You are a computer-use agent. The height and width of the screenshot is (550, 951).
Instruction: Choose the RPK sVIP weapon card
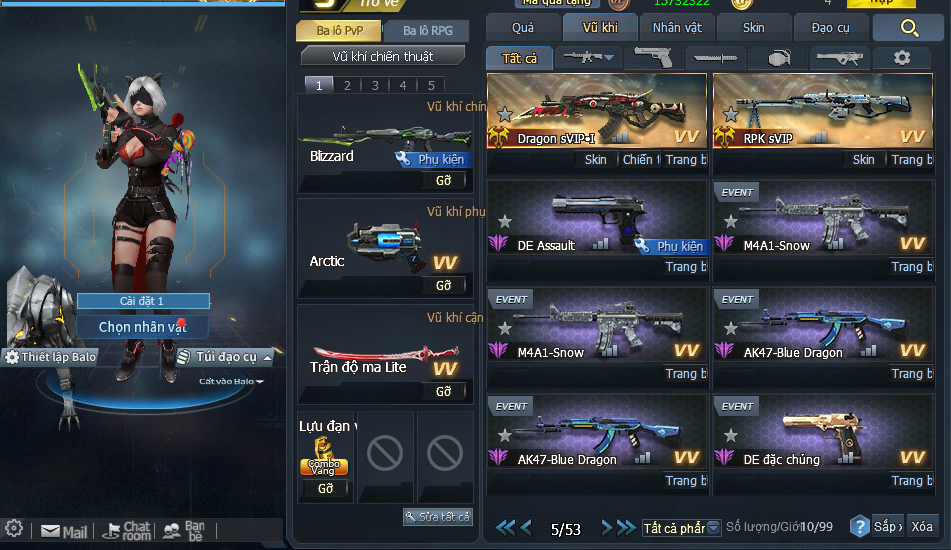click(822, 111)
